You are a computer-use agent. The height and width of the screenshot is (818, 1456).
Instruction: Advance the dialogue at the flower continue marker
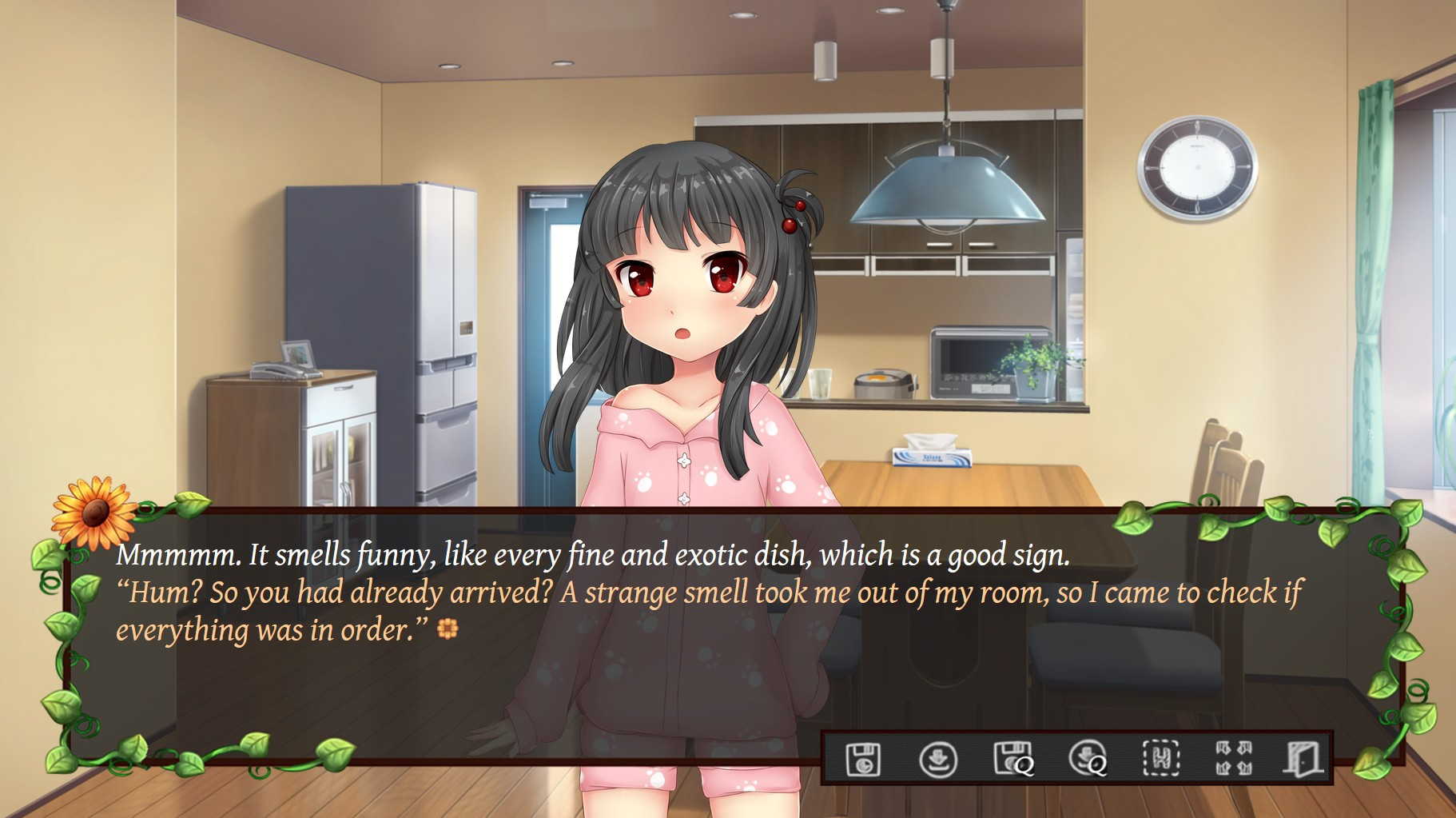pyautogui.click(x=448, y=630)
